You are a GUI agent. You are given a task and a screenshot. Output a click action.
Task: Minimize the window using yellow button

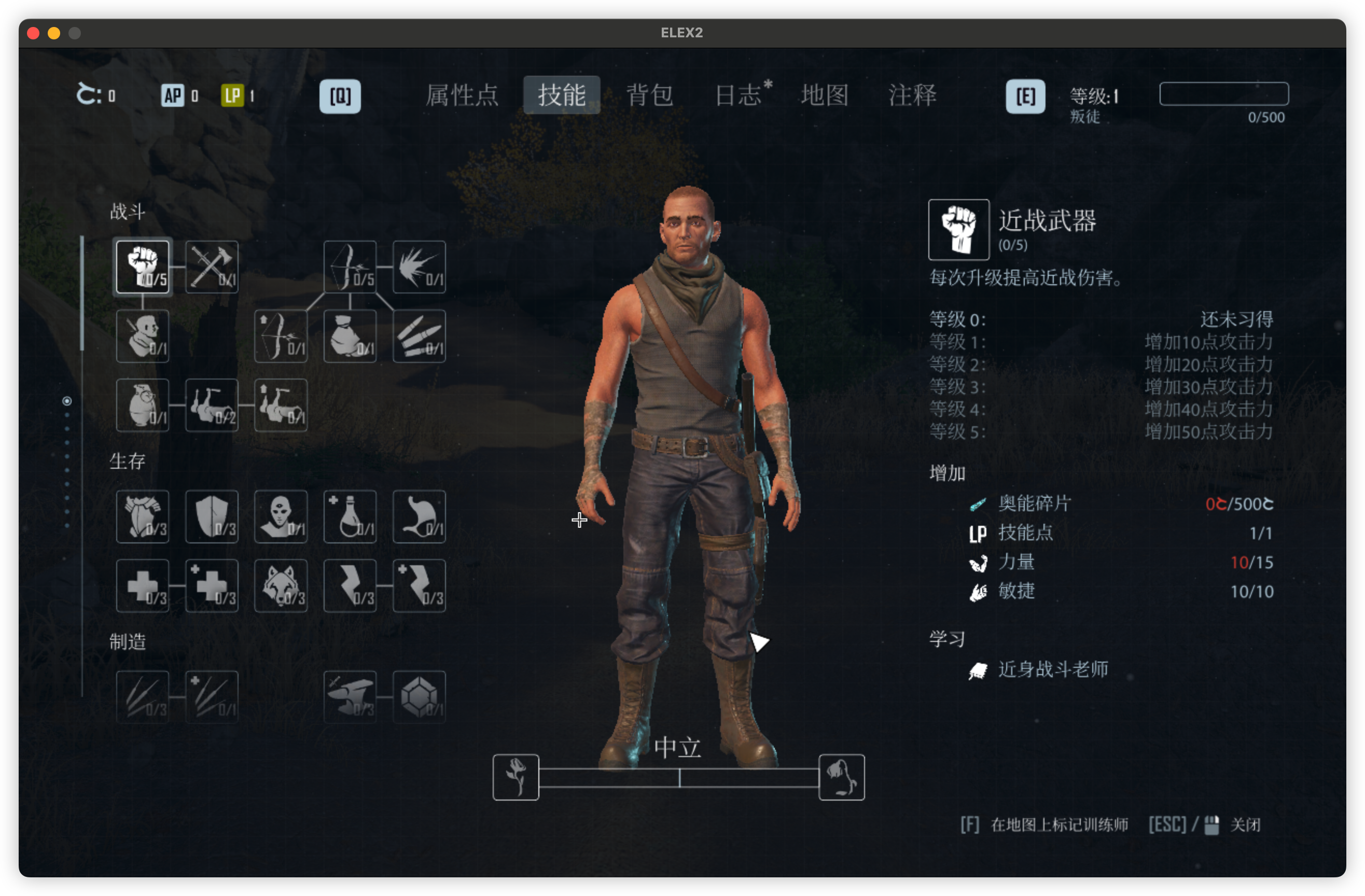click(54, 33)
